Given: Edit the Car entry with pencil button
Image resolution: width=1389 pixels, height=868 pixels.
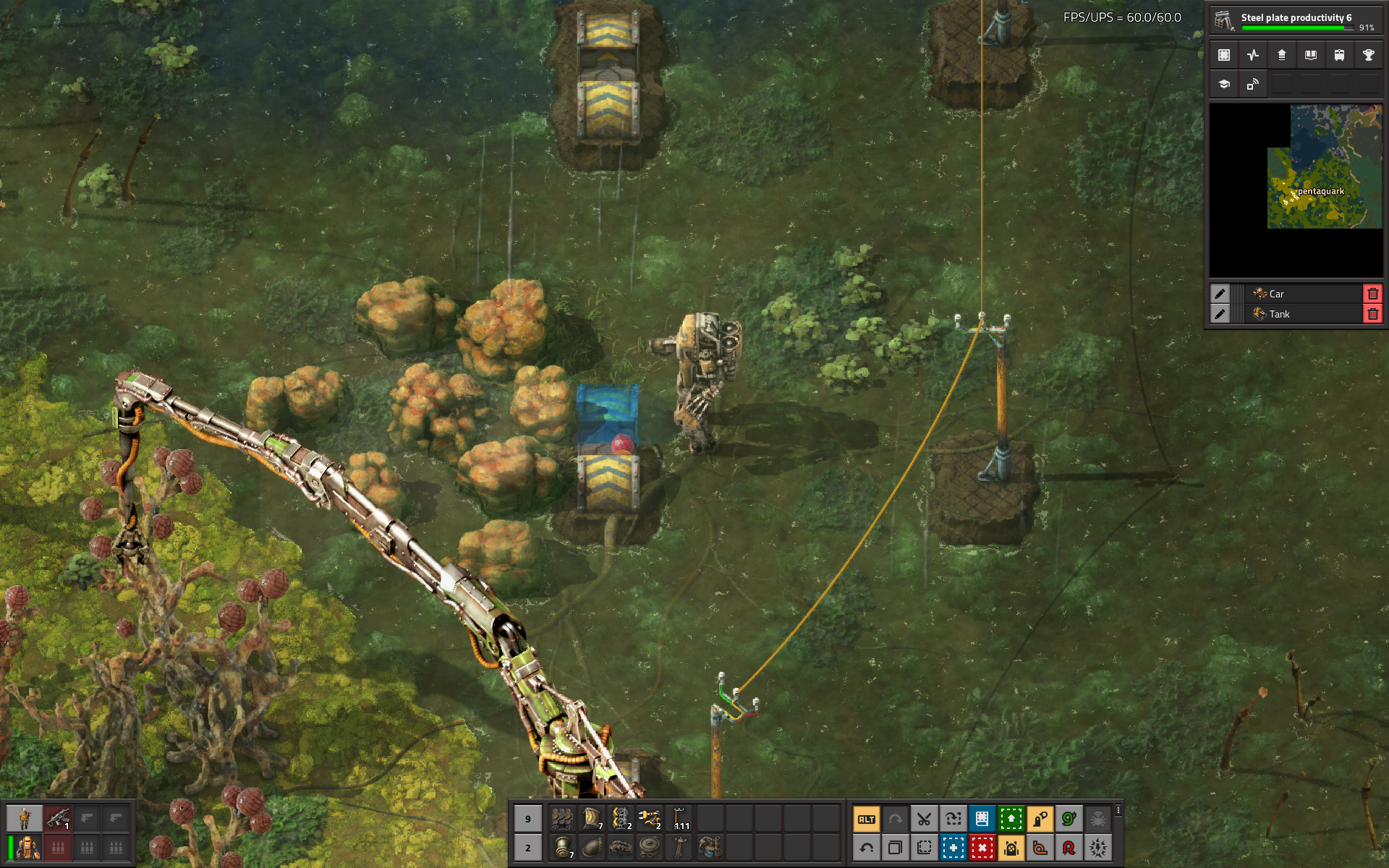Looking at the screenshot, I should (1220, 294).
